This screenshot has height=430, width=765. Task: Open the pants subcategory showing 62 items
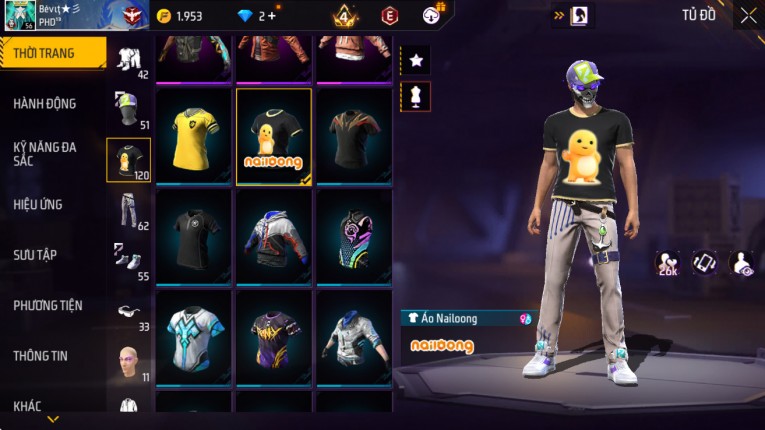[x=128, y=210]
